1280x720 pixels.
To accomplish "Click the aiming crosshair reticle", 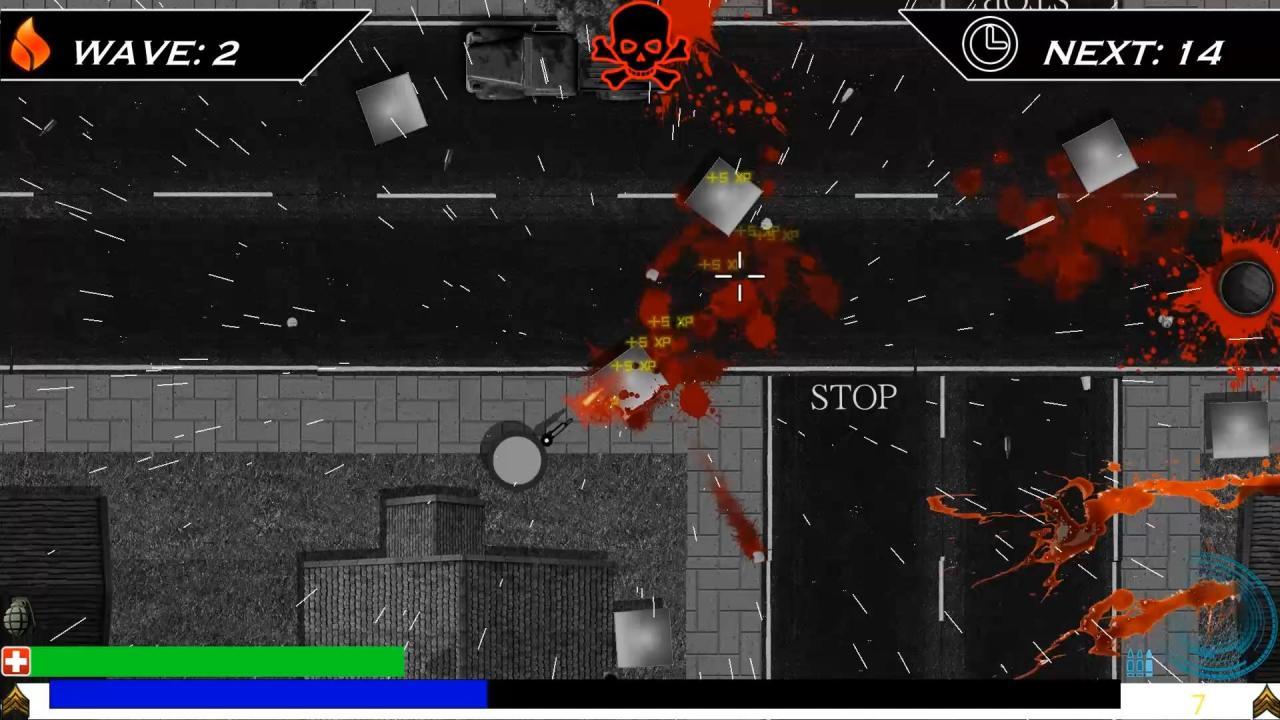I will 739,276.
